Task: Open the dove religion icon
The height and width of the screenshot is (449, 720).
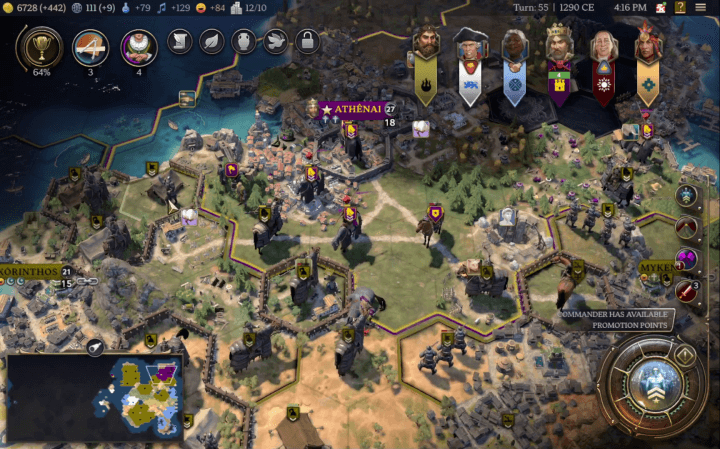Action: click(x=276, y=42)
